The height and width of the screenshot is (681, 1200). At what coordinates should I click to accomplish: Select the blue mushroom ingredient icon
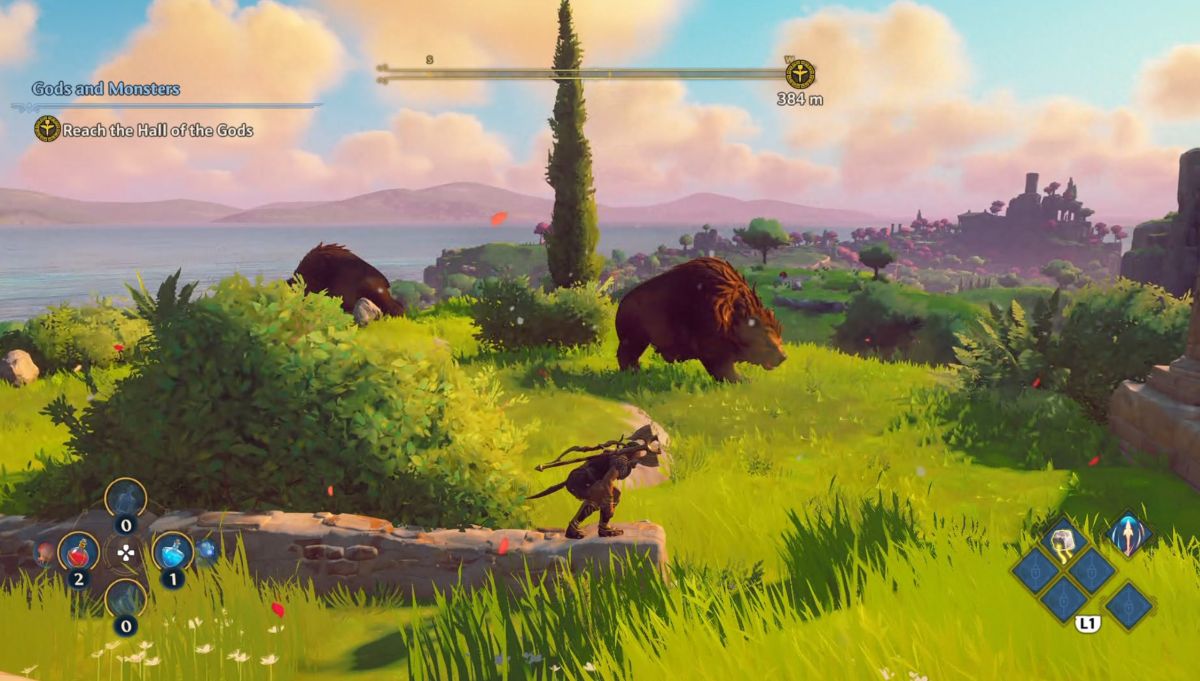(x=206, y=549)
